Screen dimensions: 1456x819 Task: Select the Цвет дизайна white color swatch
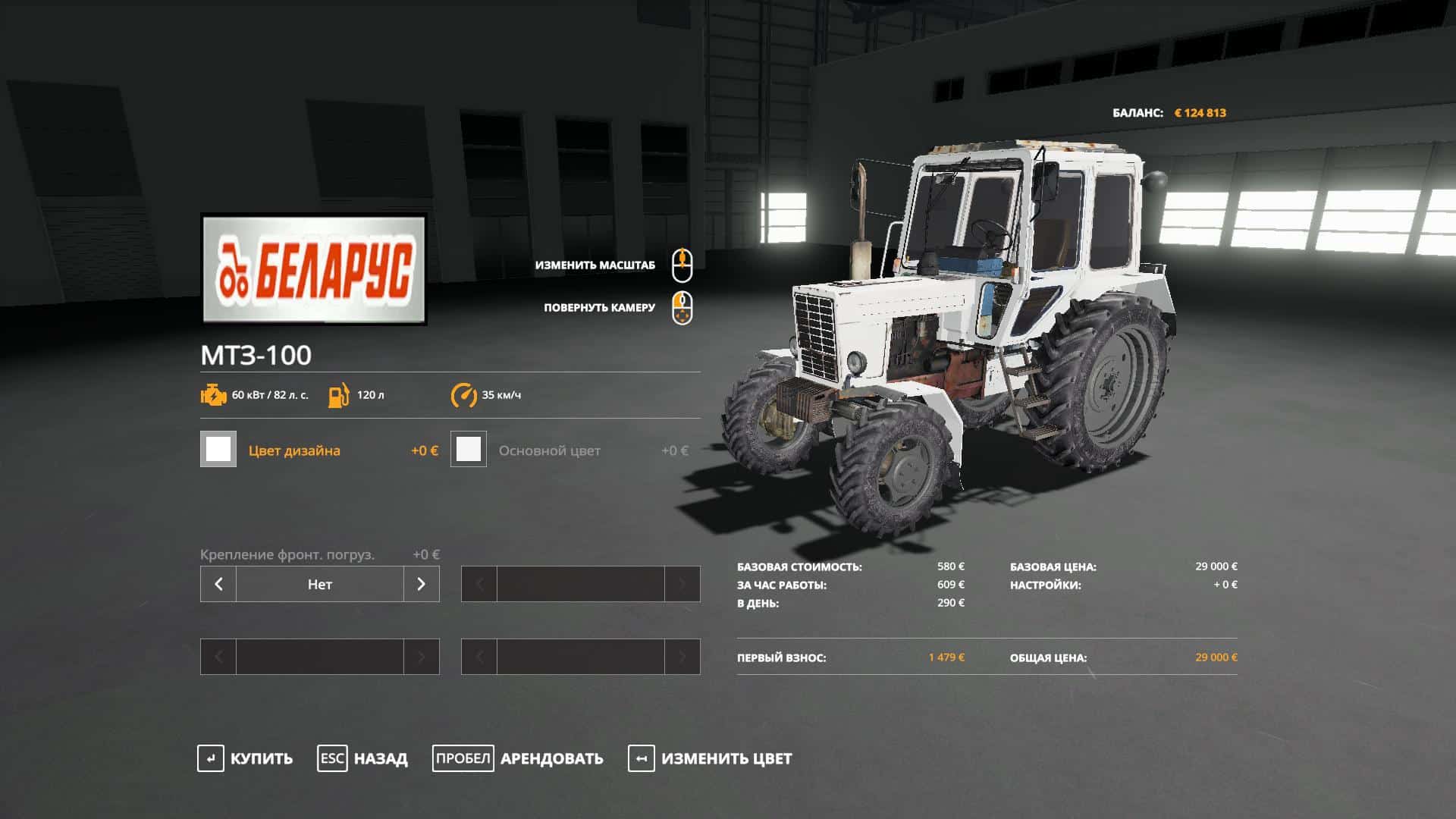[218, 450]
